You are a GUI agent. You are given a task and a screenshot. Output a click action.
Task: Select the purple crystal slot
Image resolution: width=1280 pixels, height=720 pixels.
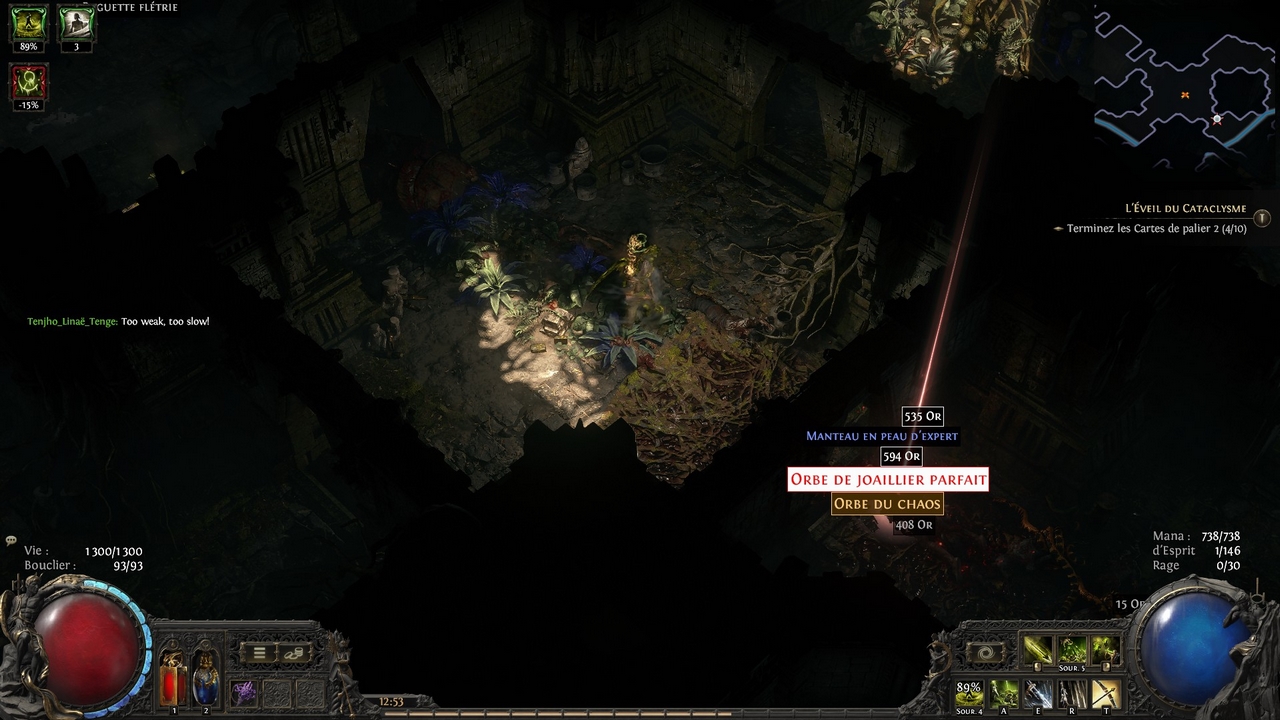[243, 692]
